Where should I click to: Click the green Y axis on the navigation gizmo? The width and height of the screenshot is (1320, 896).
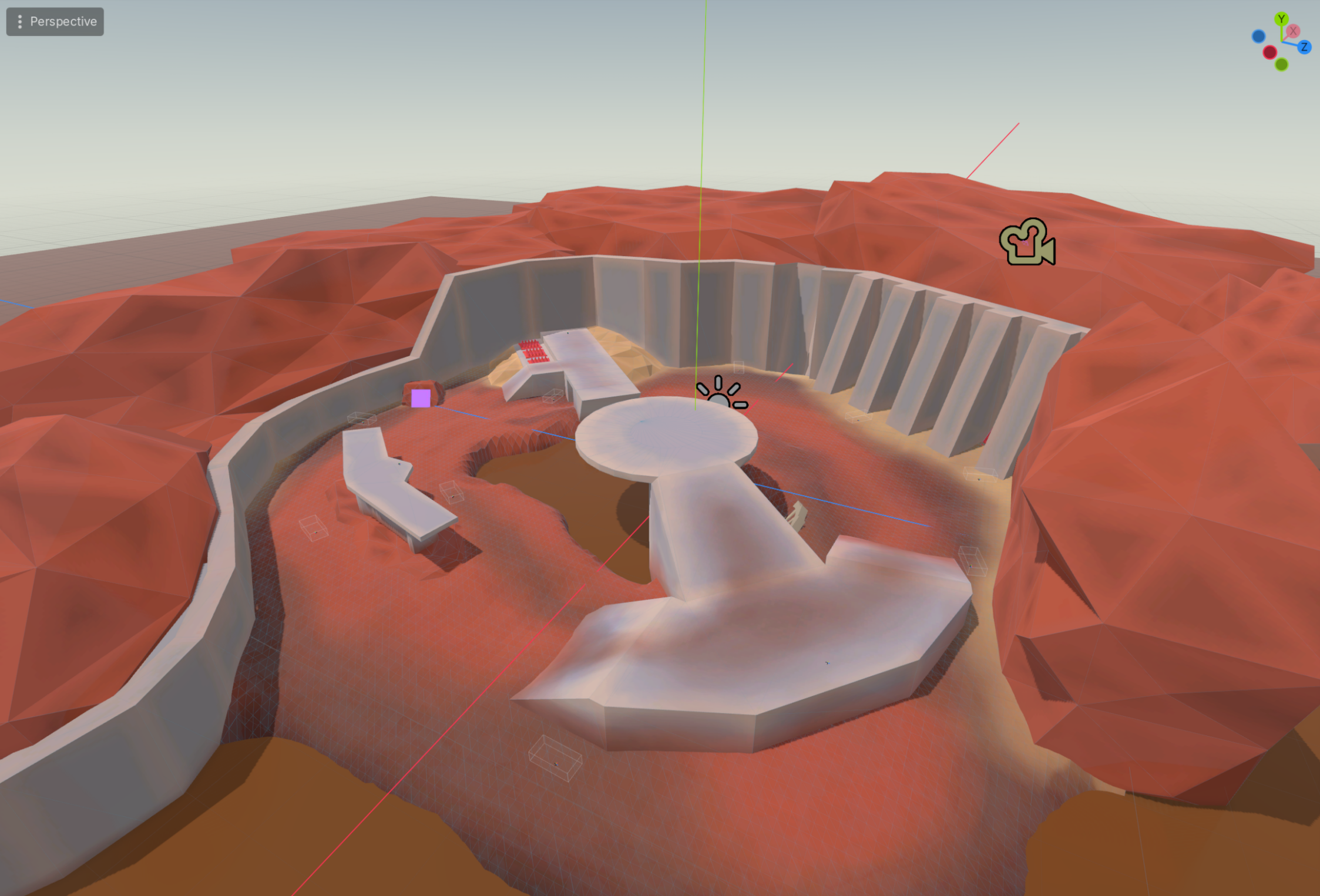[x=1282, y=18]
